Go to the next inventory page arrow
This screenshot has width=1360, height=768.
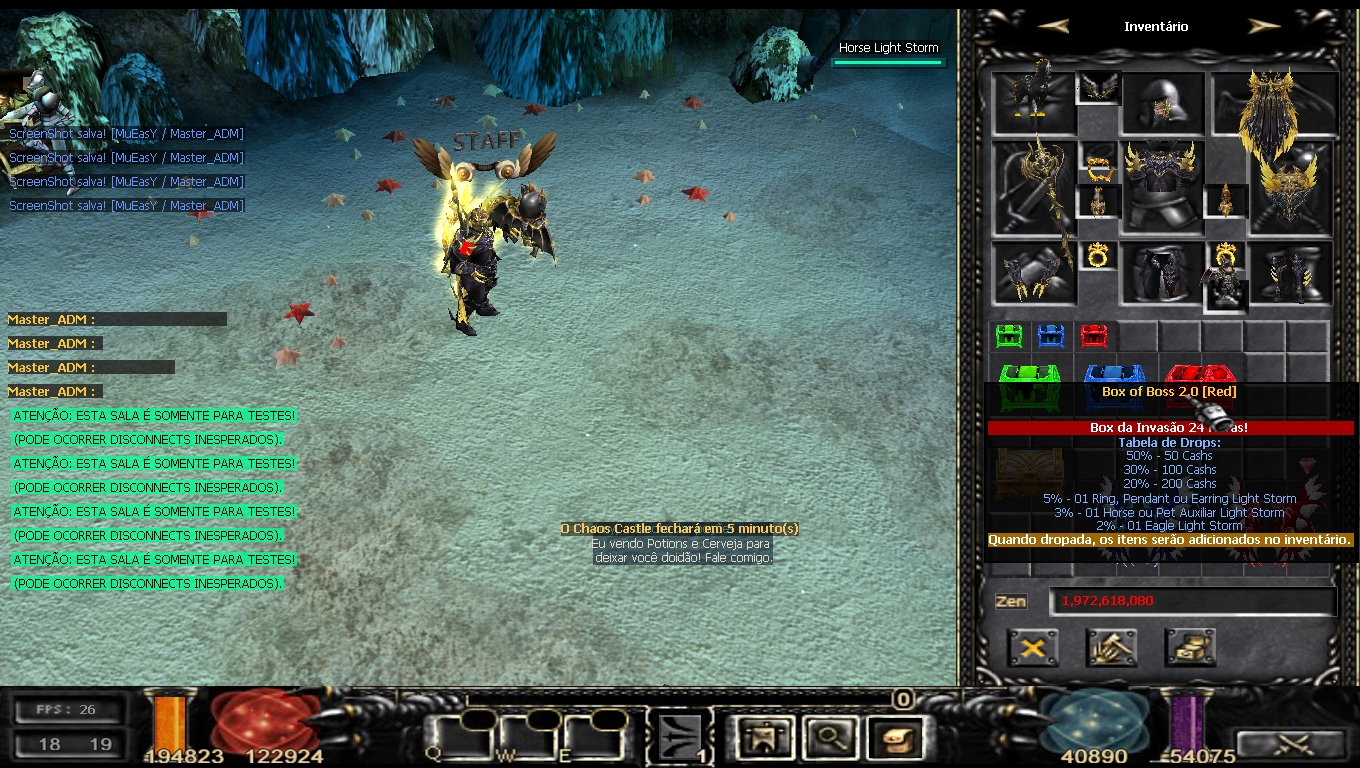tap(1264, 26)
